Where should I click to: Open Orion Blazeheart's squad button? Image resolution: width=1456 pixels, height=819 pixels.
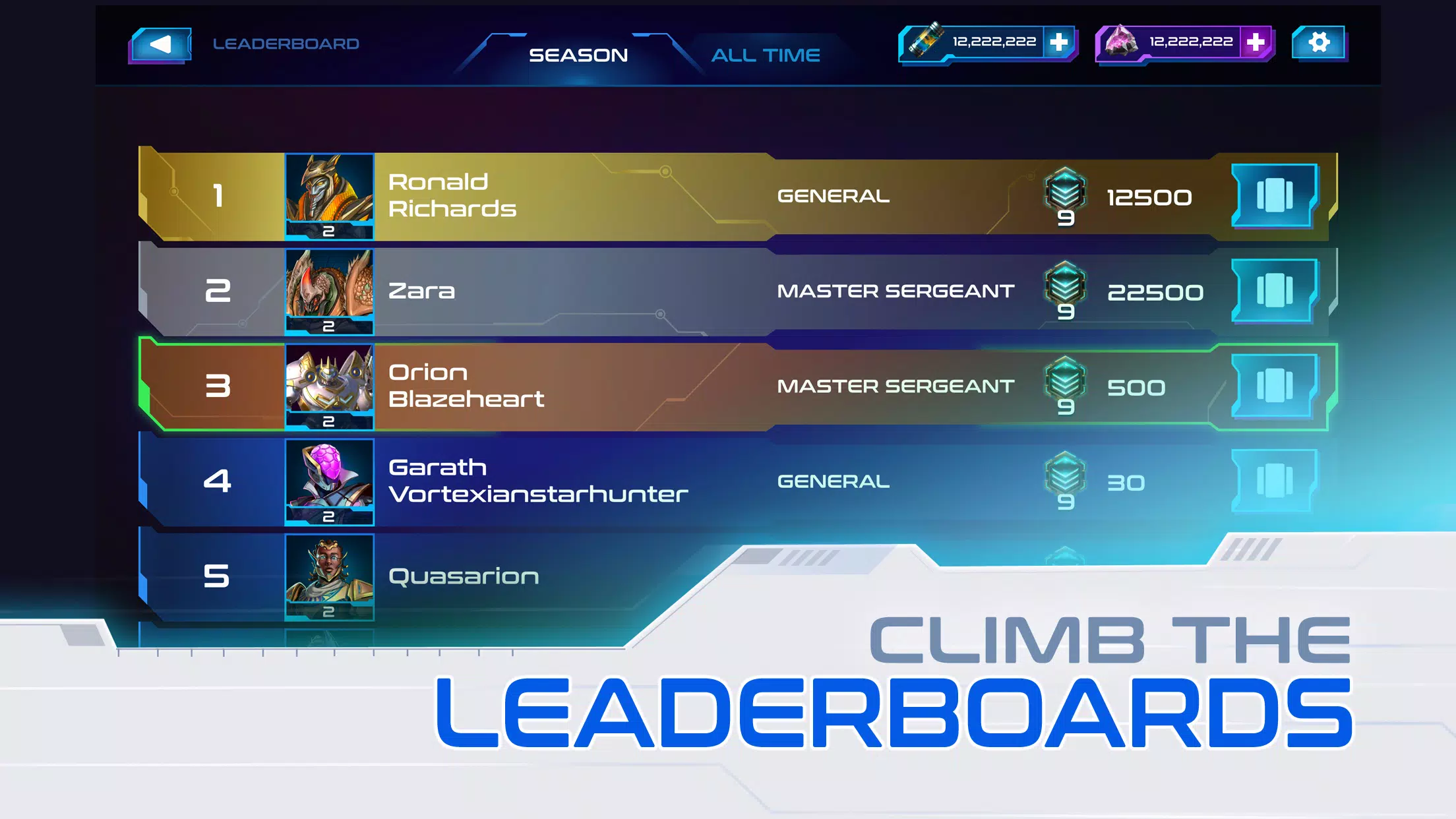pyautogui.click(x=1274, y=386)
